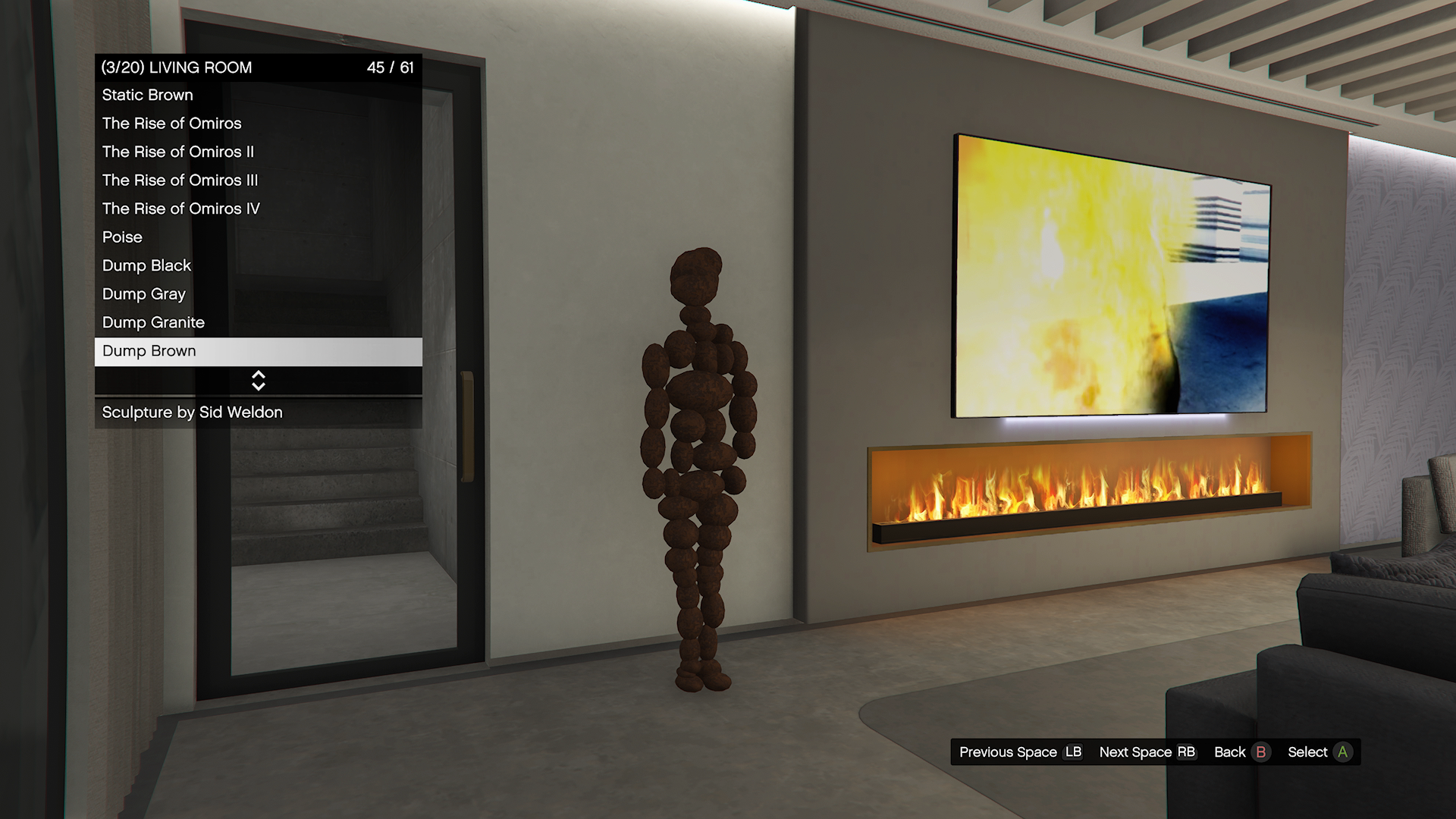Select the Dump Granite option
Viewport: 1456px width, 819px height.
point(258,323)
